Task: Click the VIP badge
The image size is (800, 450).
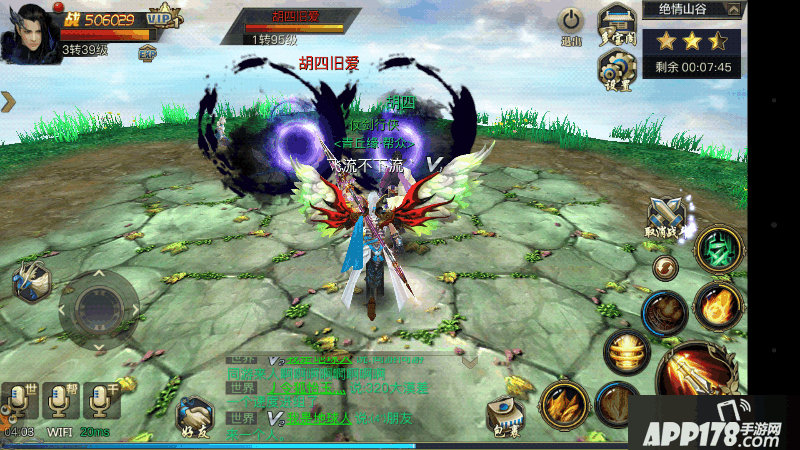Action: [162, 18]
